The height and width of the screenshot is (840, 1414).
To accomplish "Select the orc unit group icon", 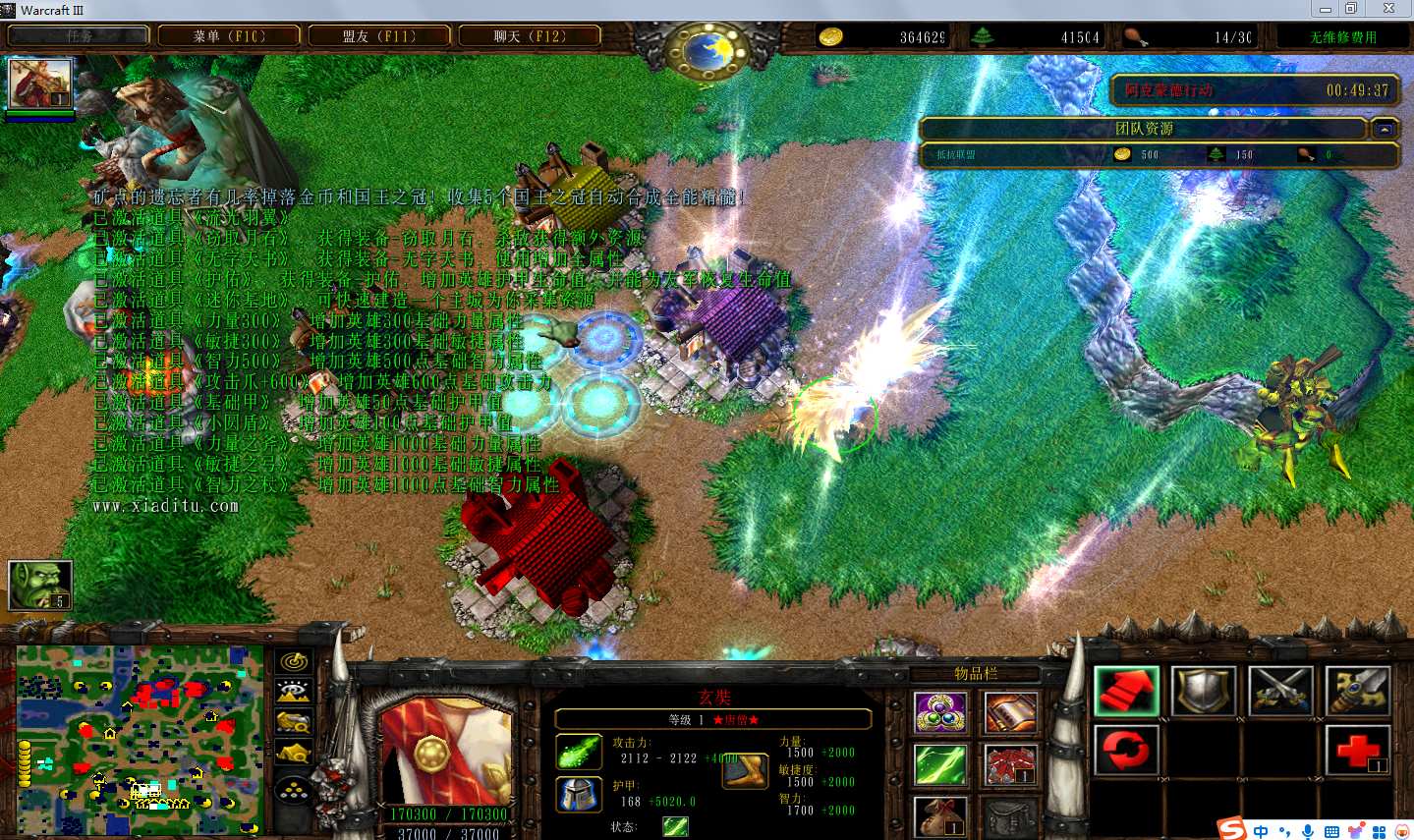I will click(40, 585).
